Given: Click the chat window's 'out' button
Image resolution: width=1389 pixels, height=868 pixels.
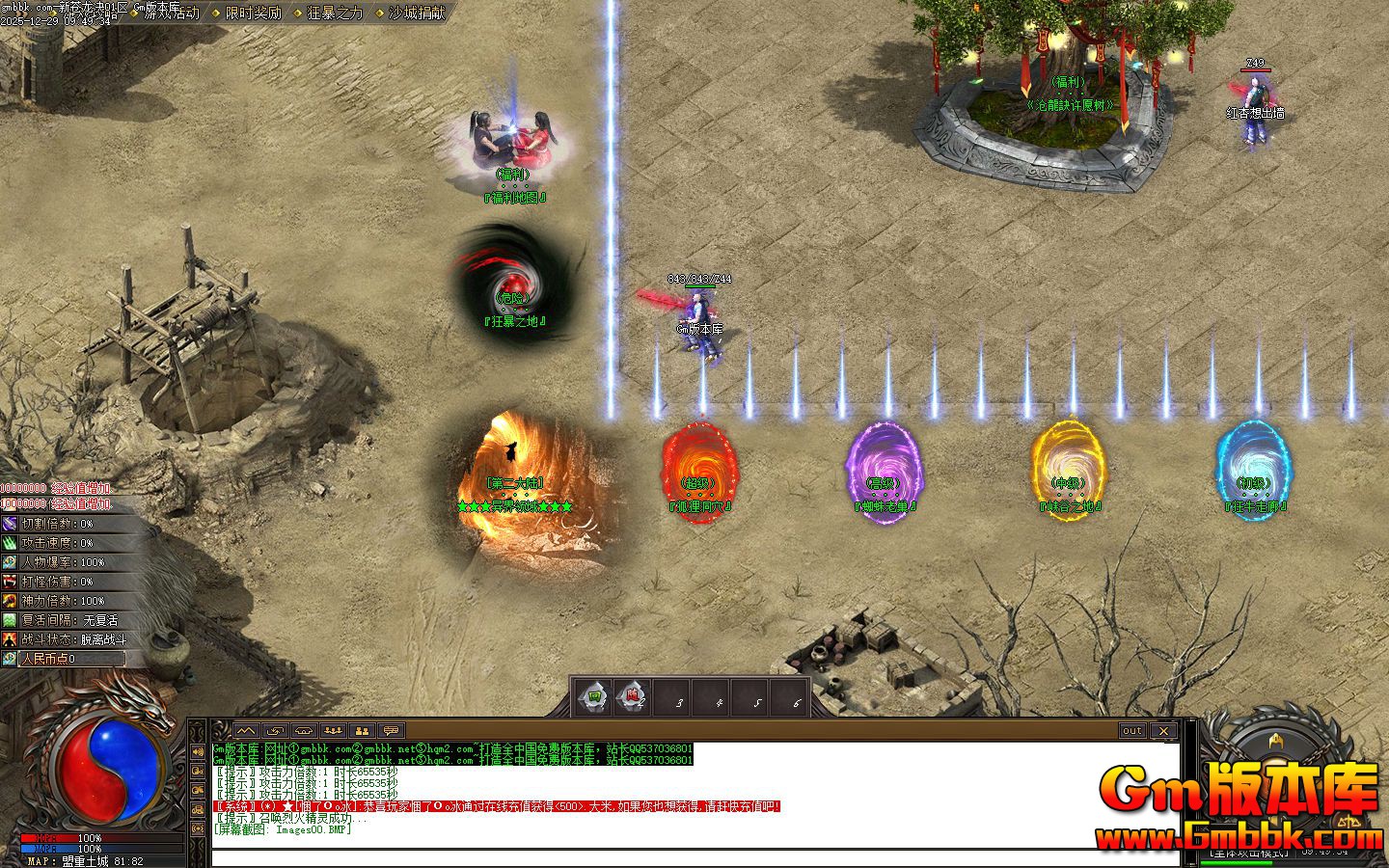Looking at the screenshot, I should [x=1131, y=731].
